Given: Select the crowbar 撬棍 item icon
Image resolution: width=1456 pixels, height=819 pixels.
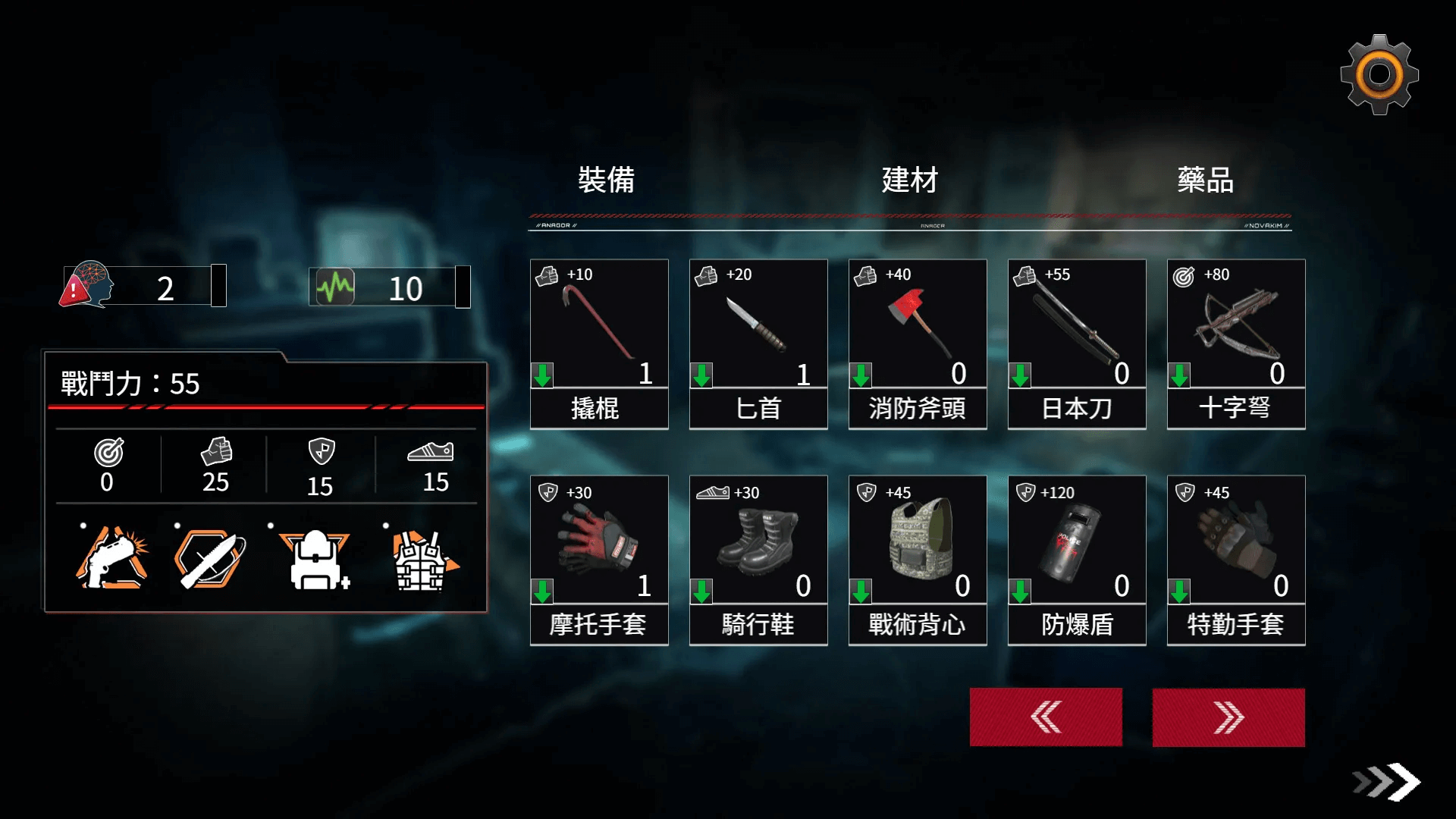Looking at the screenshot, I should 599,326.
